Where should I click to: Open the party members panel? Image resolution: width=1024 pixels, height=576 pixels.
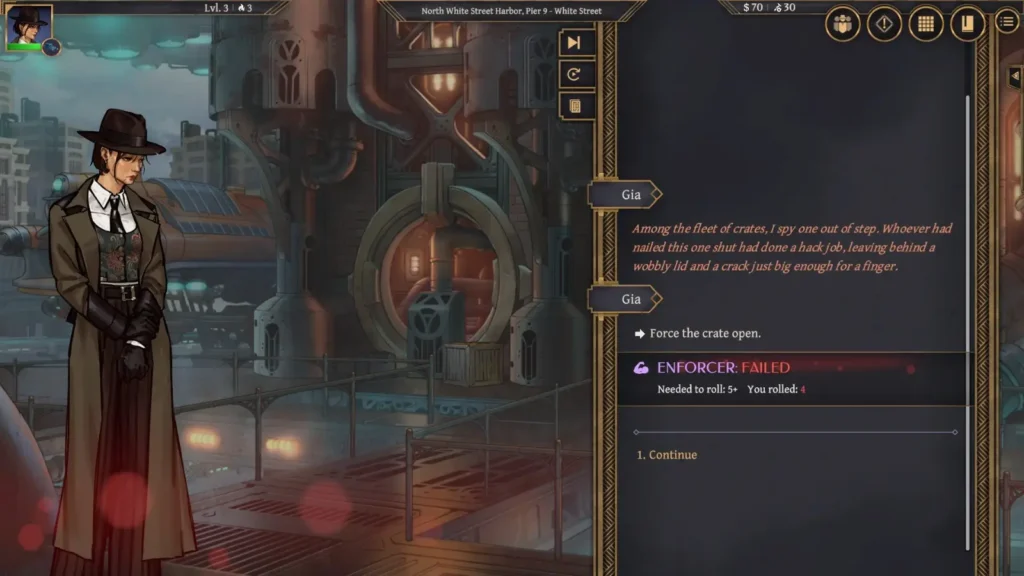tap(843, 24)
